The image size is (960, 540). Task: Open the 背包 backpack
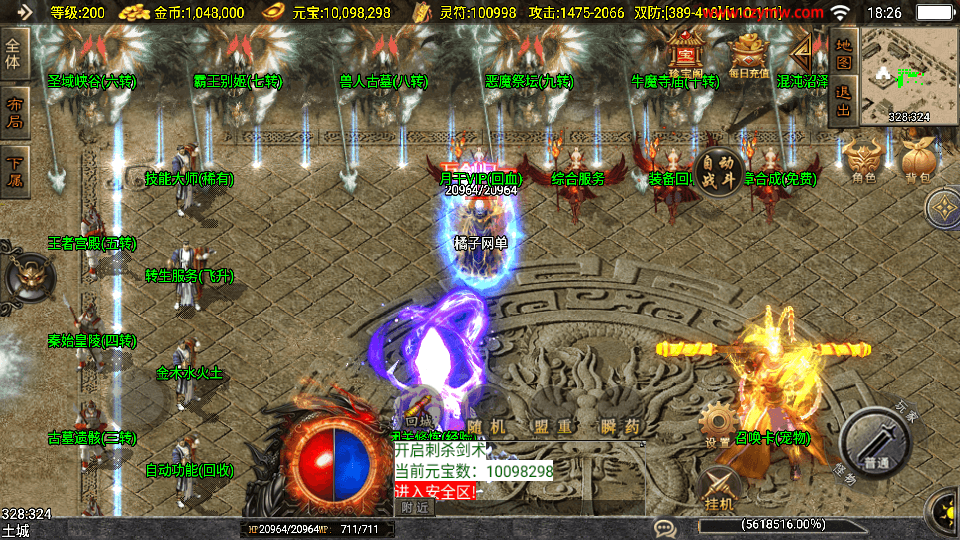tap(918, 160)
